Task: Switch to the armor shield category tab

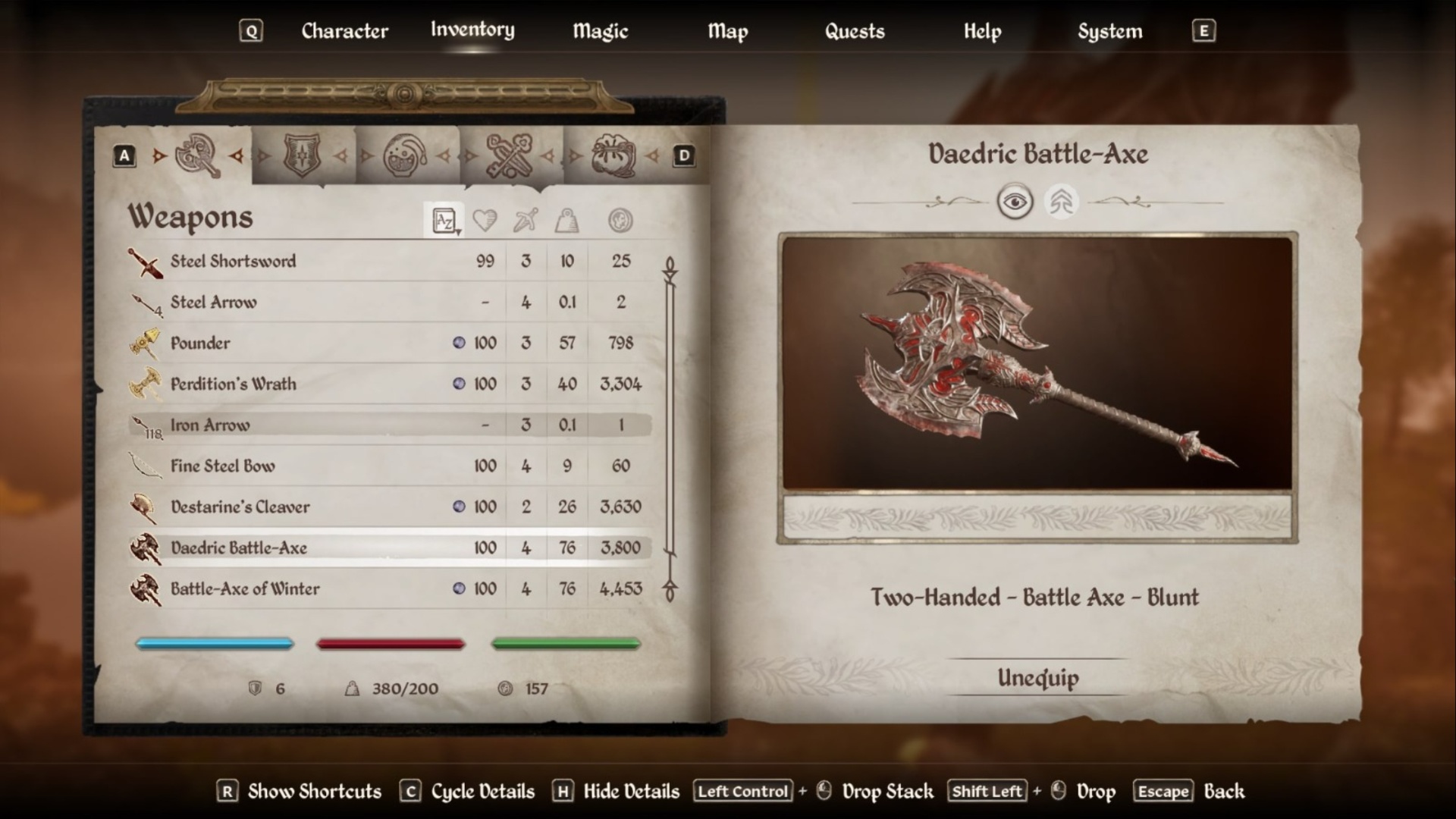Action: click(x=302, y=155)
